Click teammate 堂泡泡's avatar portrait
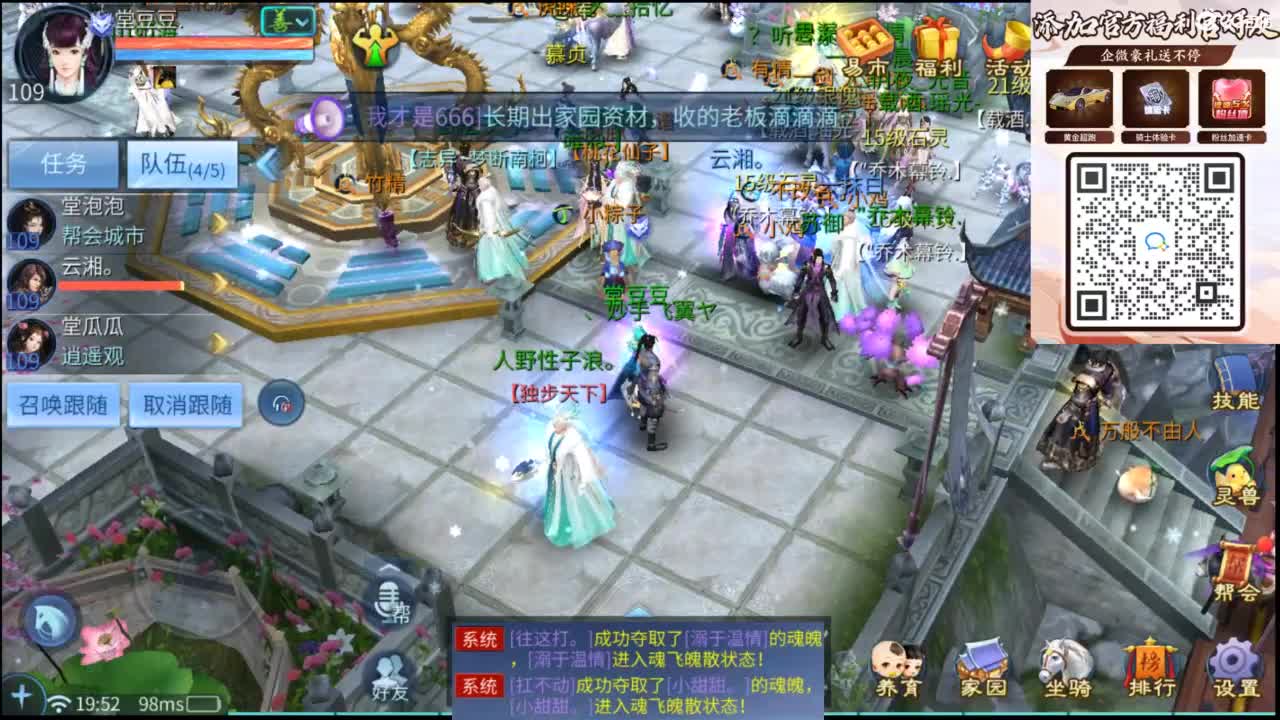Screen dimensions: 1280x720 pos(30,222)
